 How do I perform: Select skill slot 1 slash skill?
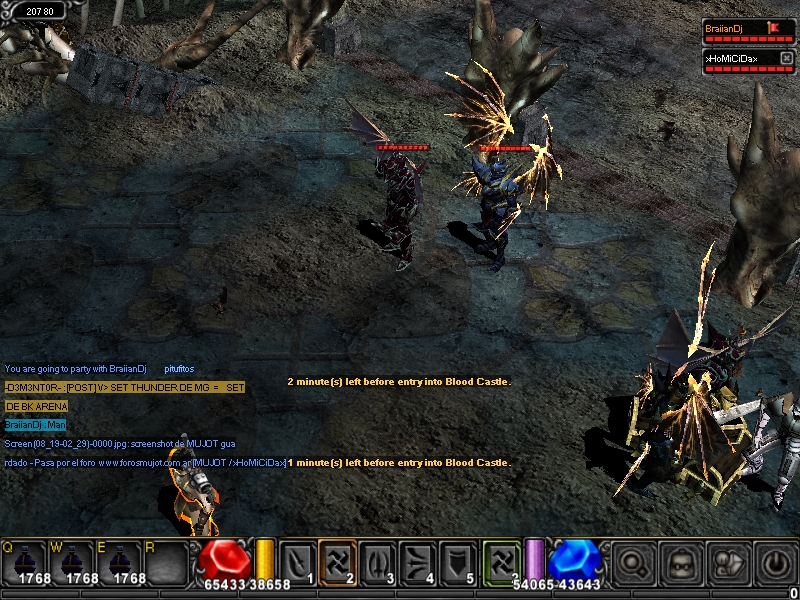pos(297,561)
